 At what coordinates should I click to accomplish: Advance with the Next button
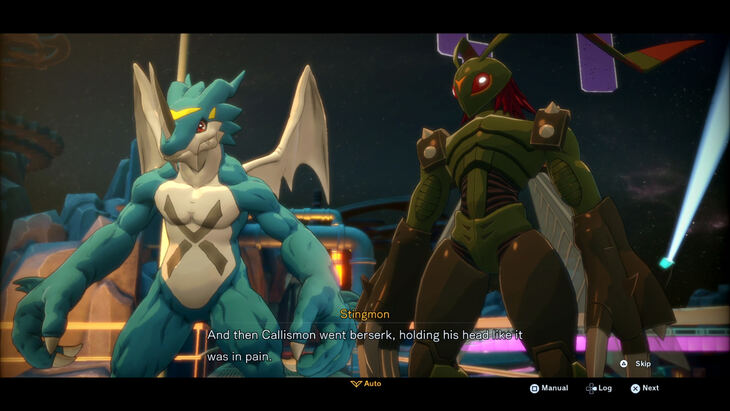pos(645,388)
